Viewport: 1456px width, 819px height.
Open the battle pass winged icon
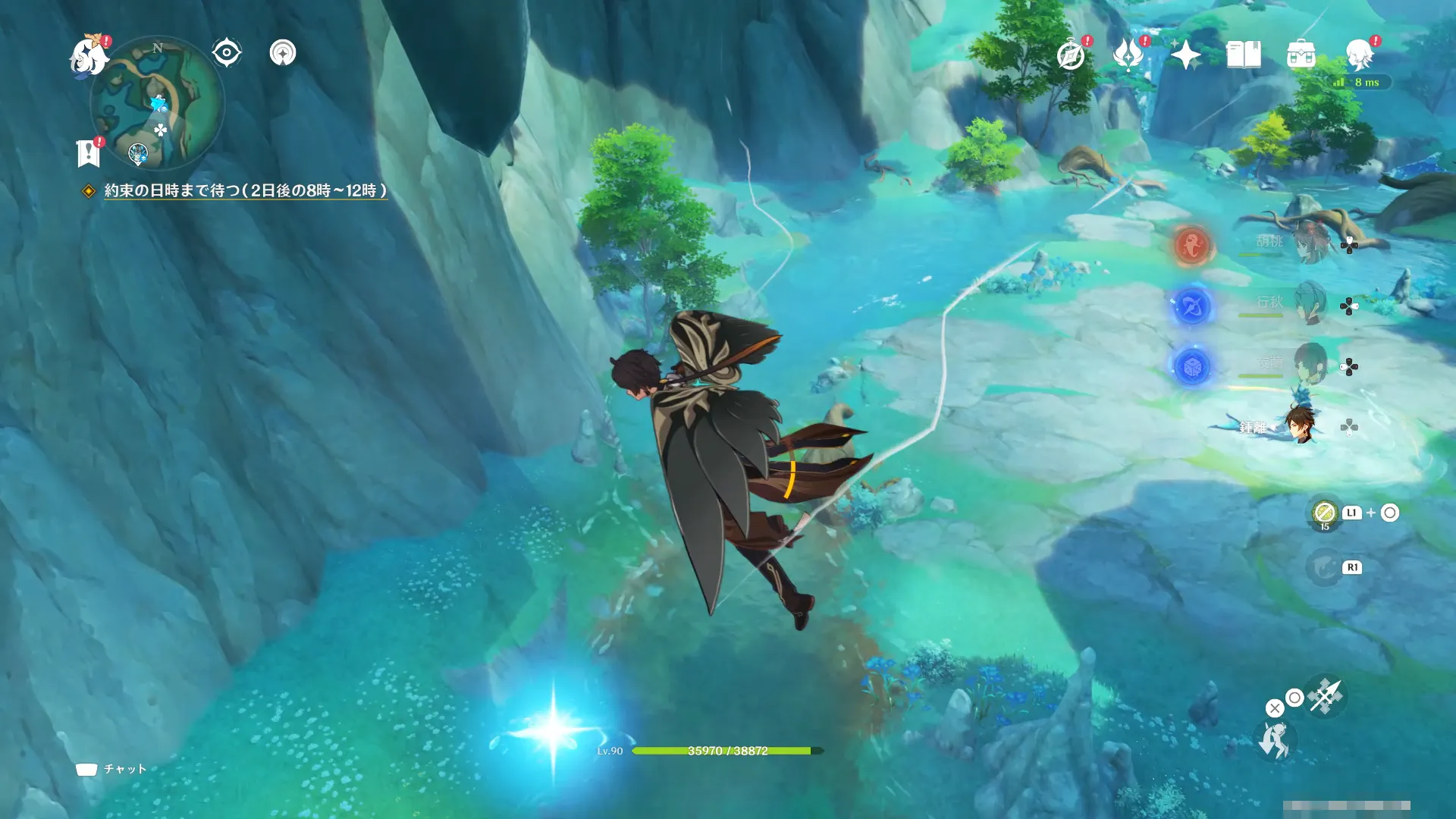tap(1128, 55)
